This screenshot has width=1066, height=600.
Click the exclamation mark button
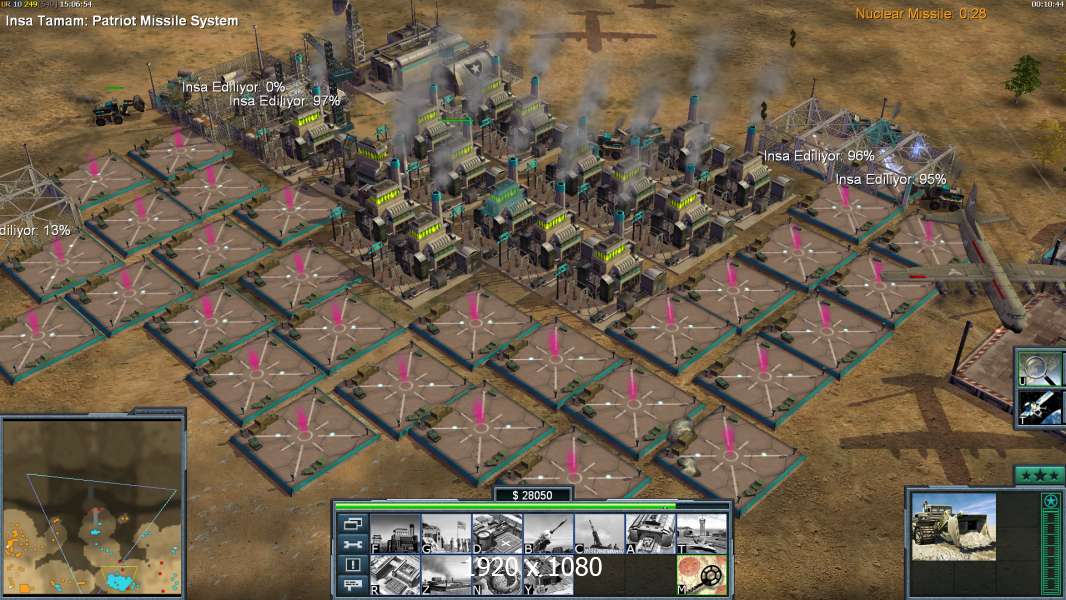tap(352, 566)
